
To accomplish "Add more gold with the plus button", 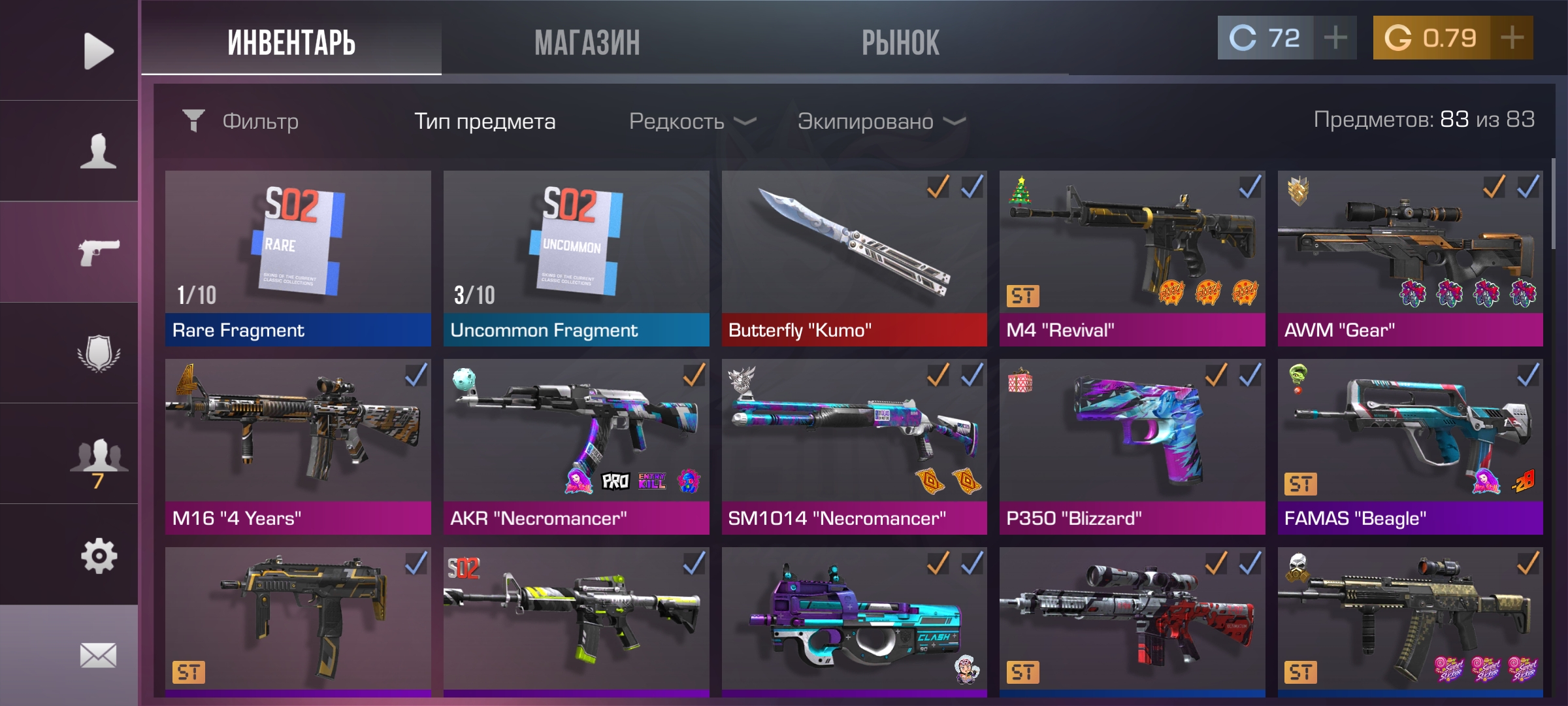I will (1512, 38).
